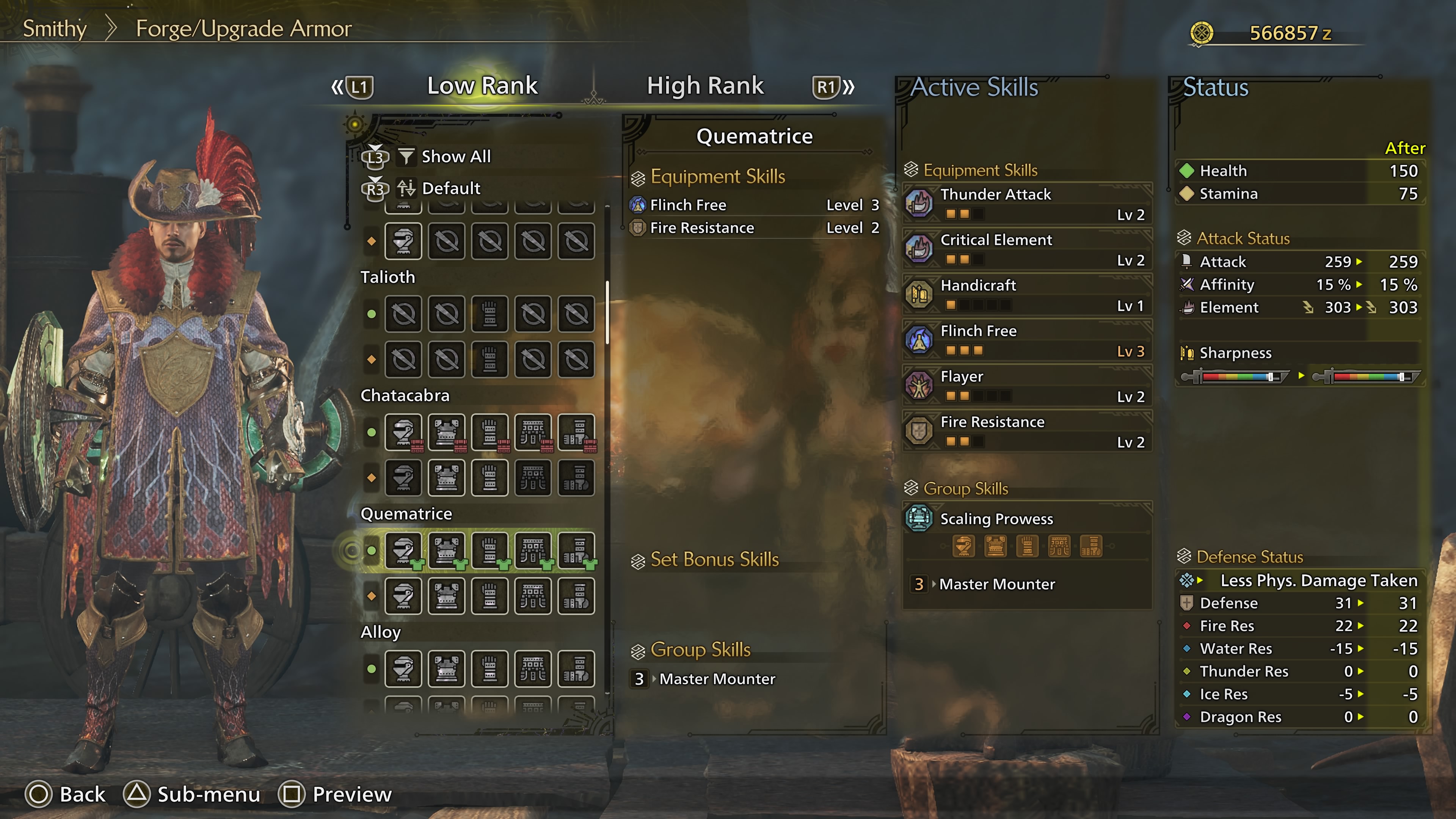1456x819 pixels.
Task: Open the Sub-menu
Action: [x=192, y=794]
